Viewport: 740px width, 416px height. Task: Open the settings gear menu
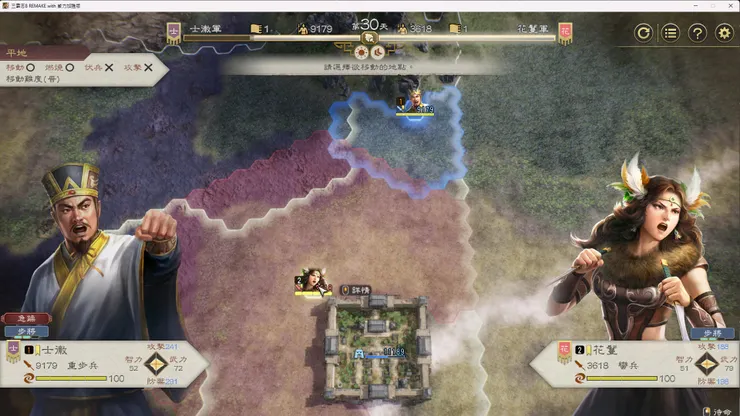[x=724, y=33]
